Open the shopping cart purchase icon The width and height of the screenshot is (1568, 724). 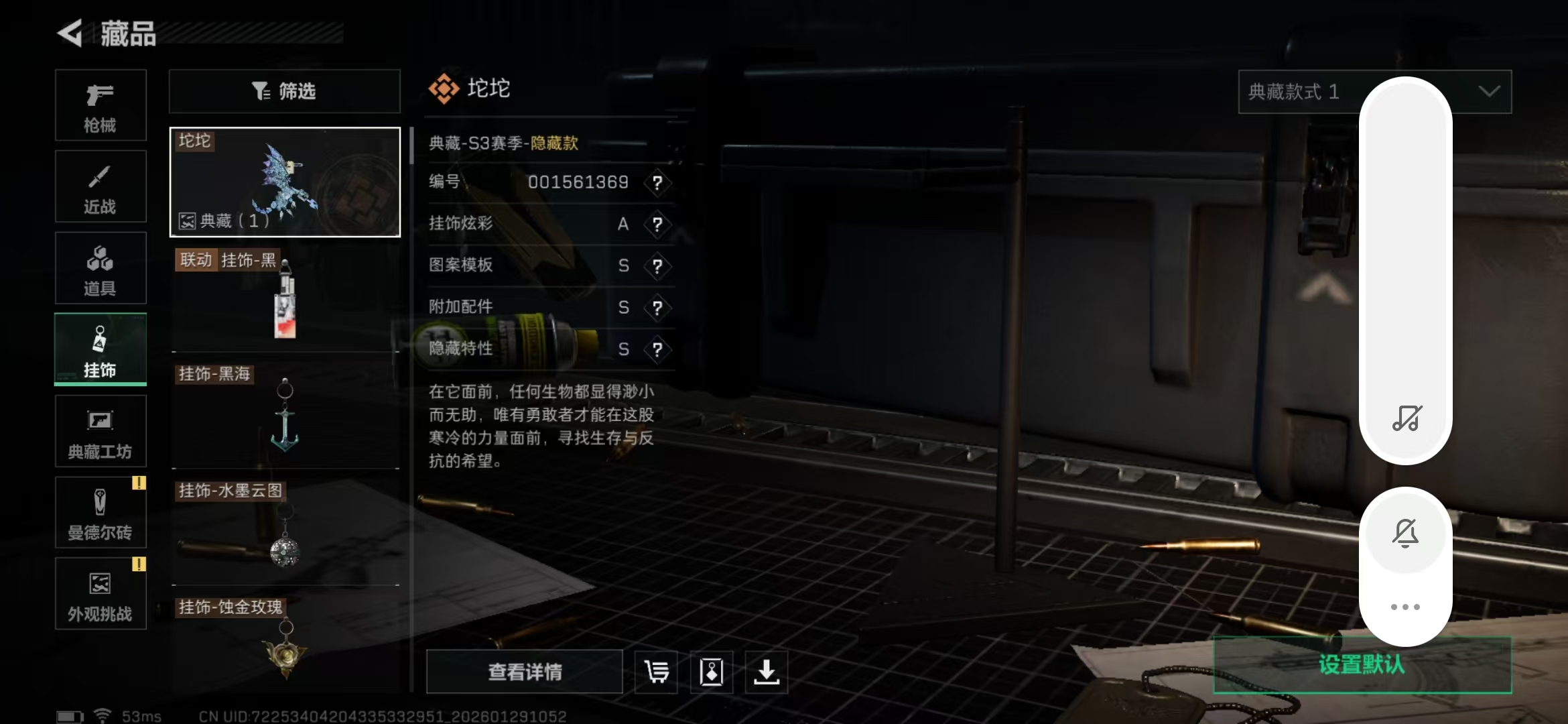click(x=655, y=671)
